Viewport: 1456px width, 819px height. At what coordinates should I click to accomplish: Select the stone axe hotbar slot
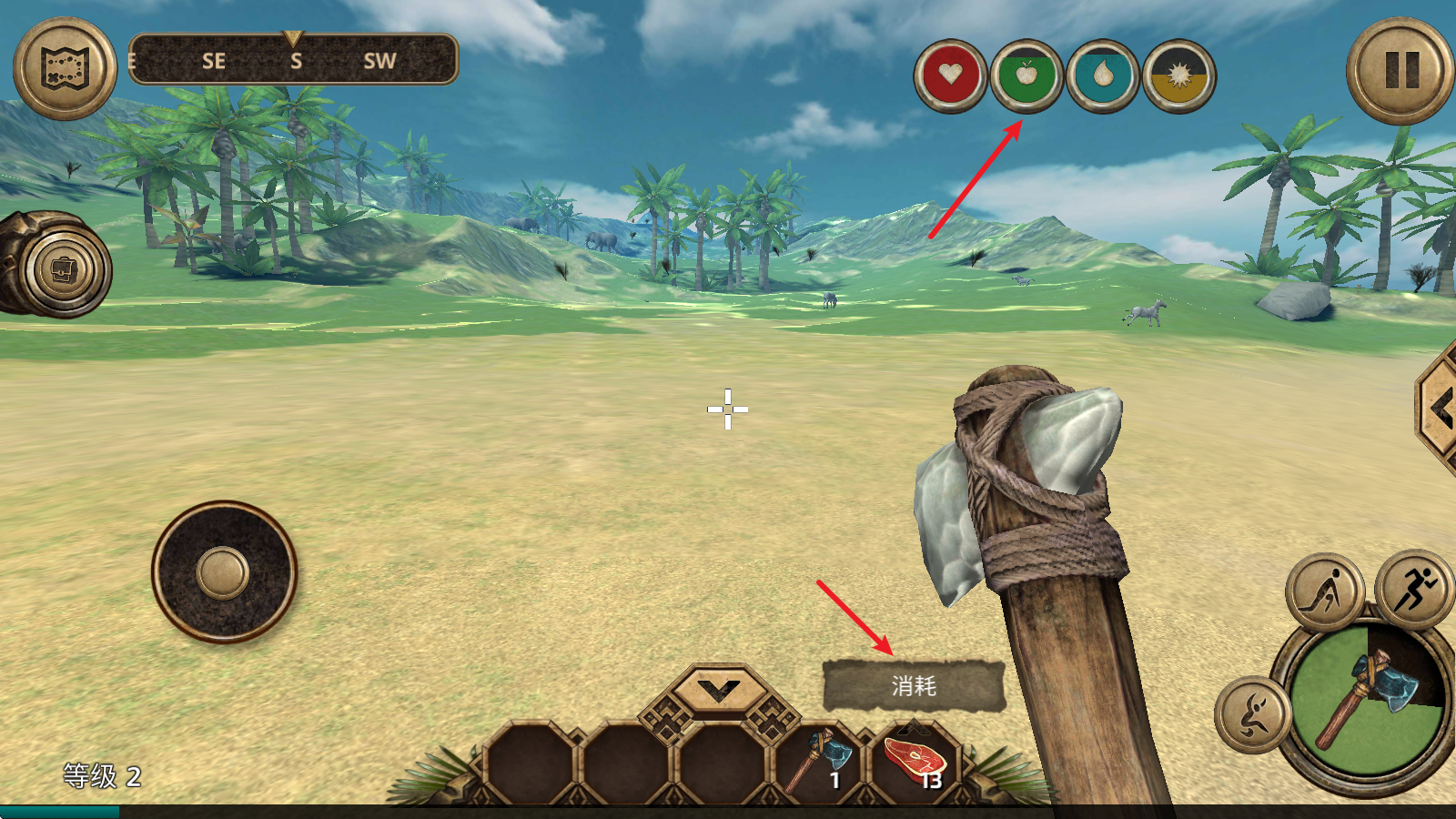[x=817, y=761]
